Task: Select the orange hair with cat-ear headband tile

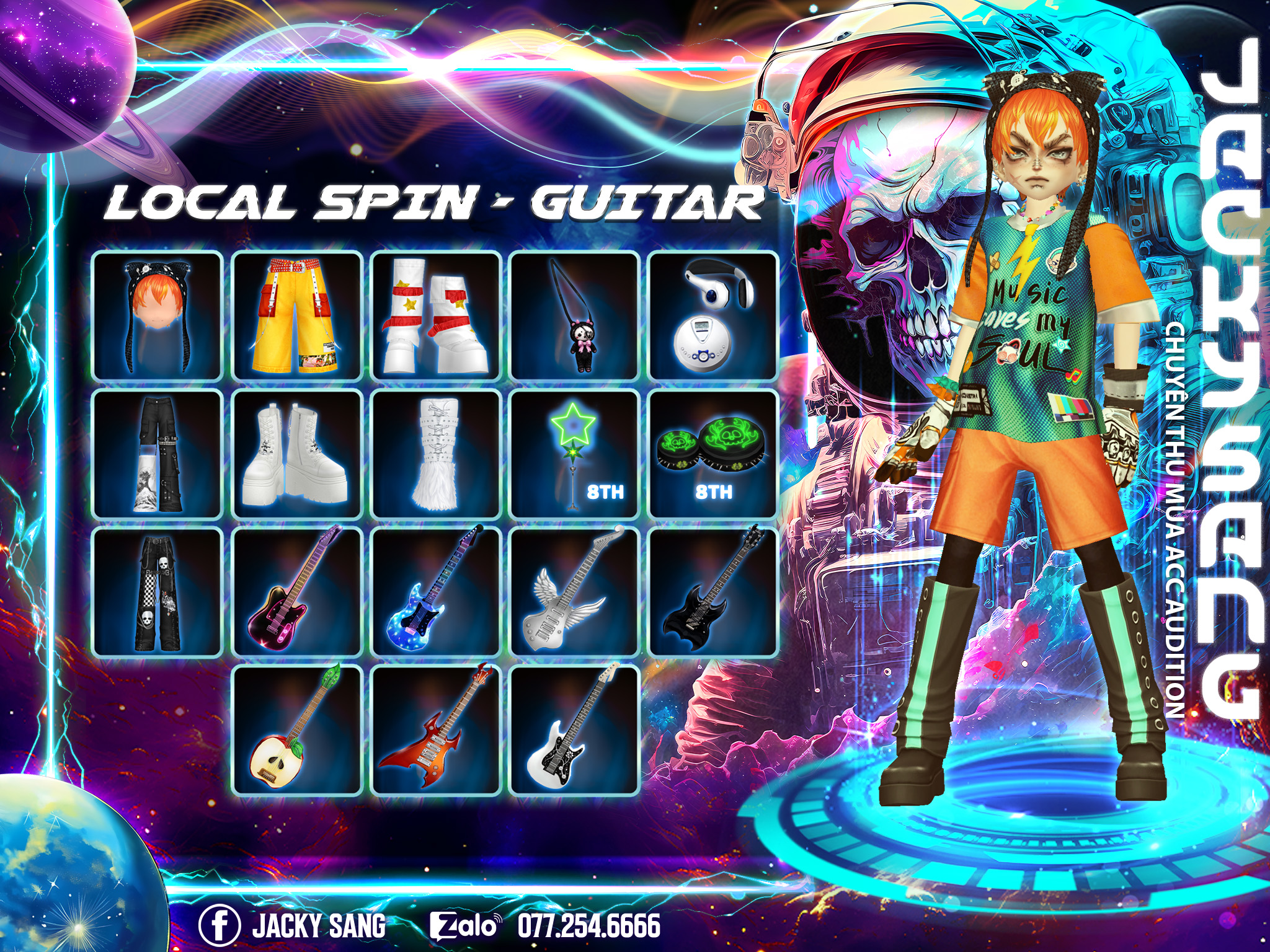Action: 158,315
